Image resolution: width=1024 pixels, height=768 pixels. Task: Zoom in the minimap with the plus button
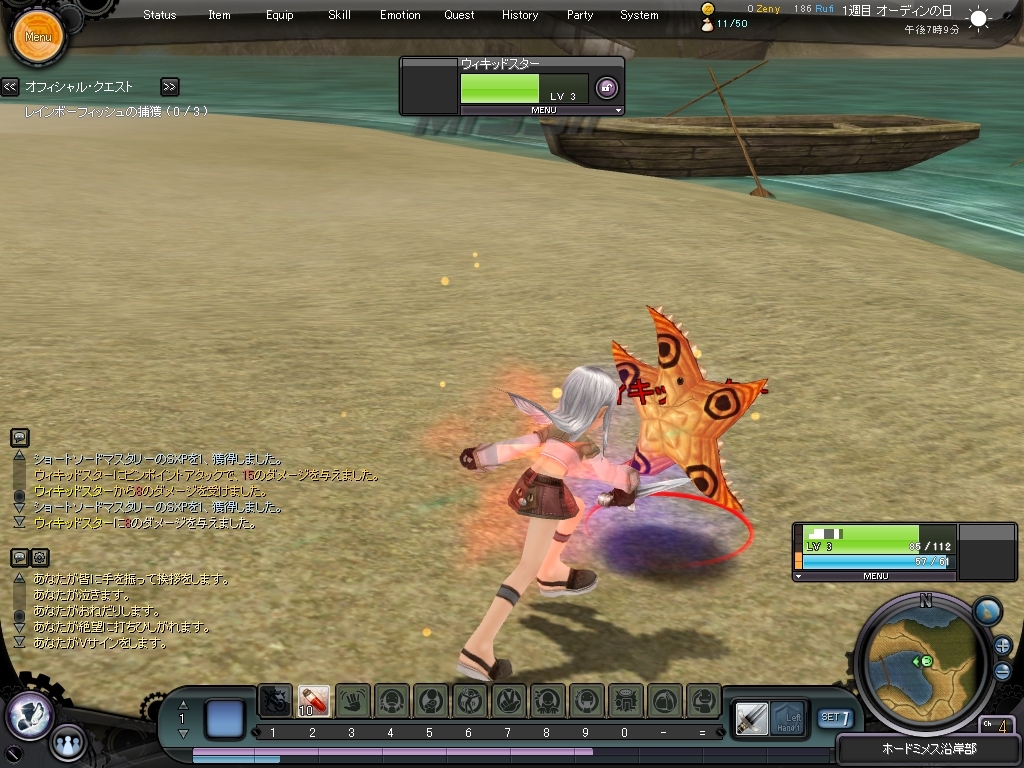(x=1002, y=645)
